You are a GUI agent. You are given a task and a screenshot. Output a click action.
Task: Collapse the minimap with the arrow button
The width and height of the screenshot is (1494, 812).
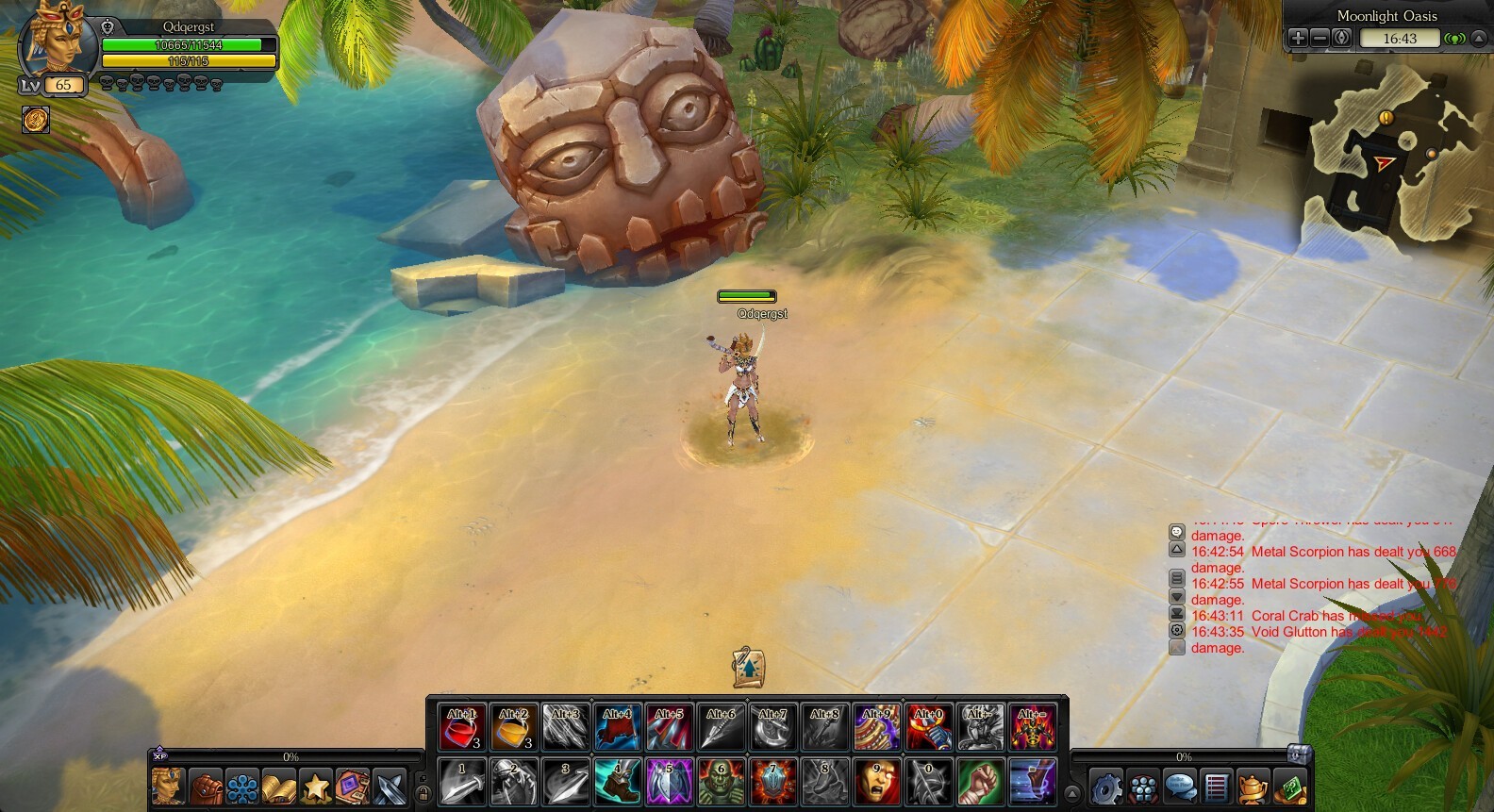coord(1479,38)
